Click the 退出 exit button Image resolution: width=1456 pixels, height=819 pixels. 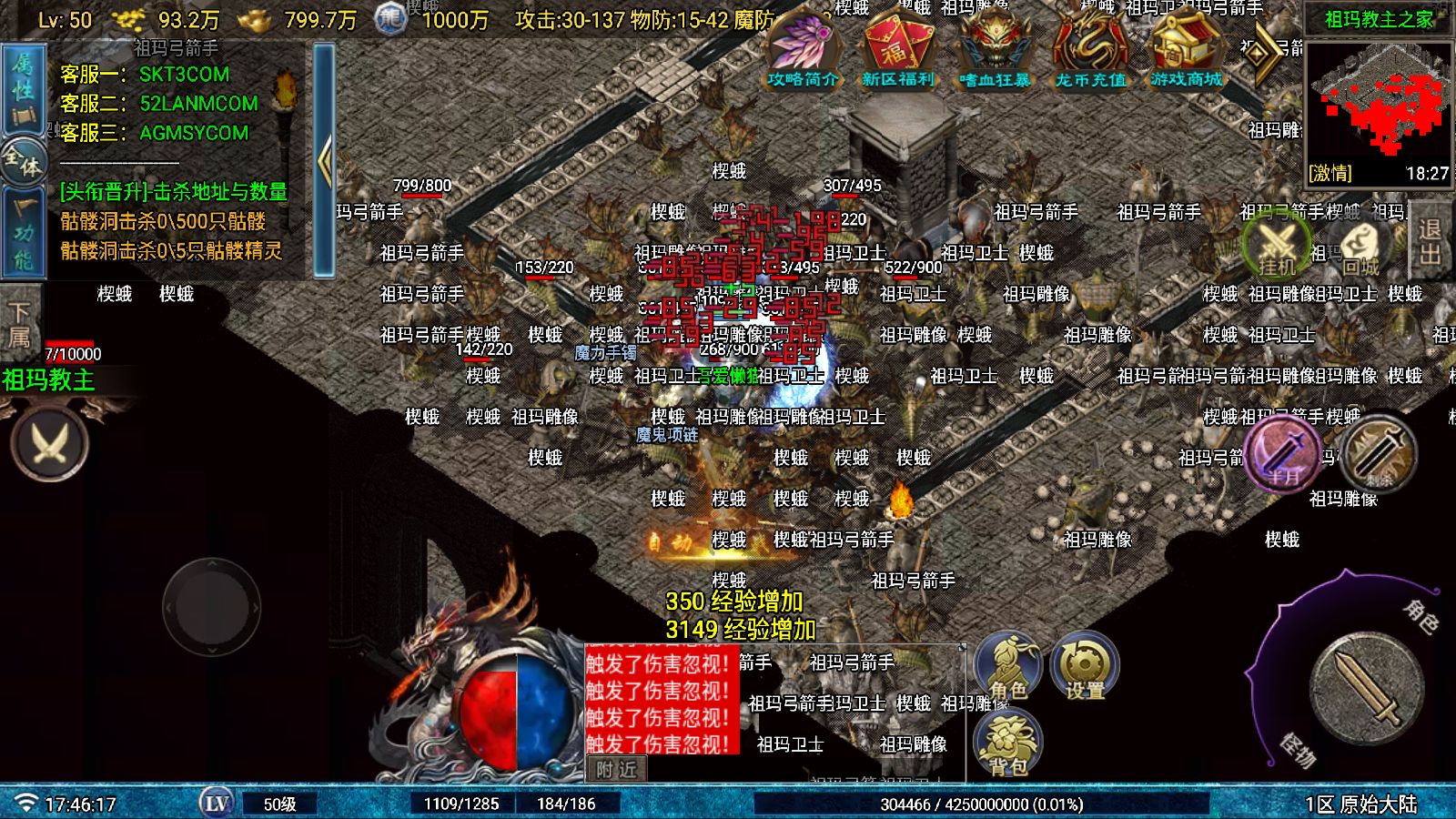(x=1431, y=242)
